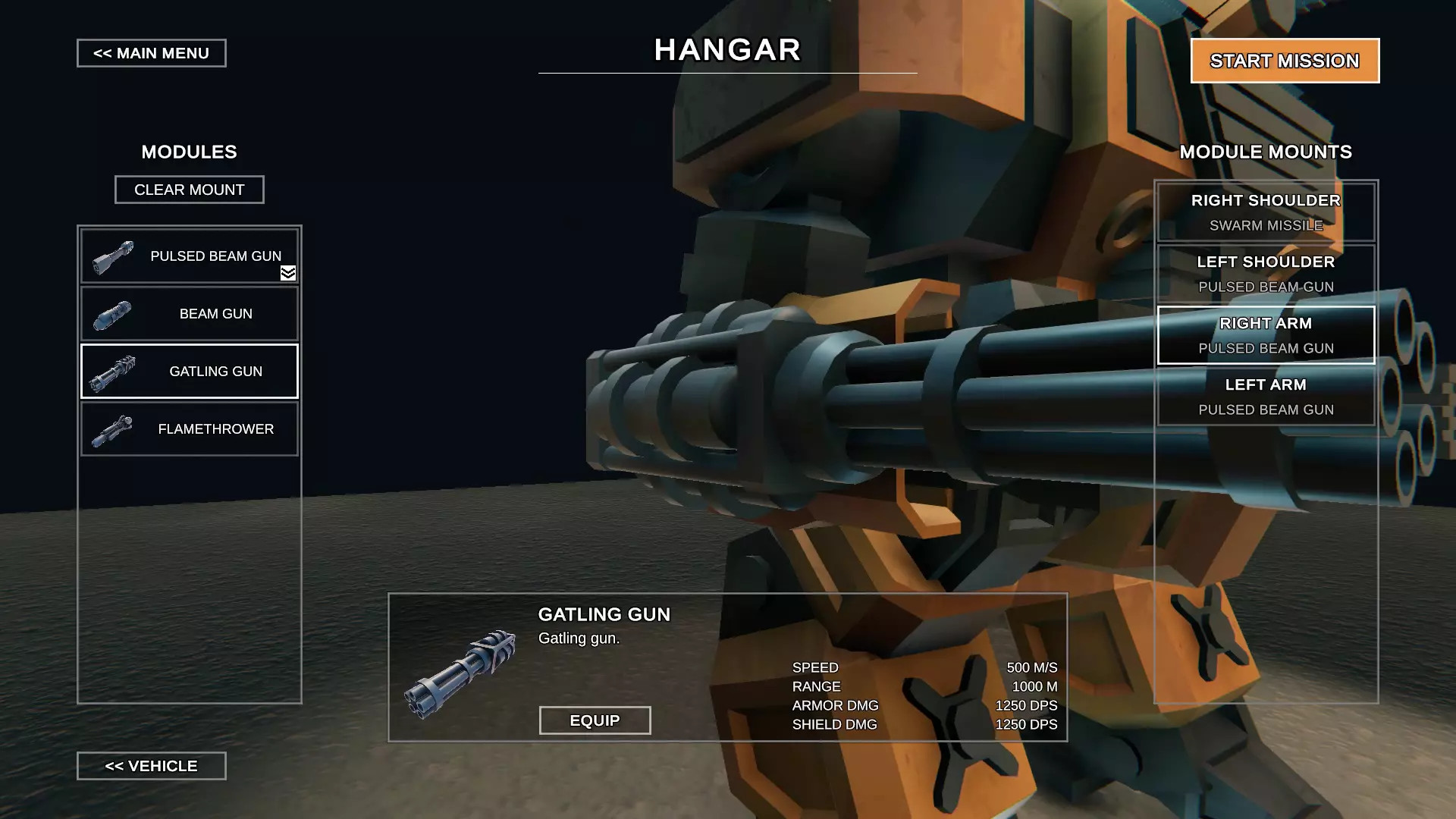Viewport: 1456px width, 819px height.
Task: Return to the Main Menu
Action: click(x=151, y=53)
